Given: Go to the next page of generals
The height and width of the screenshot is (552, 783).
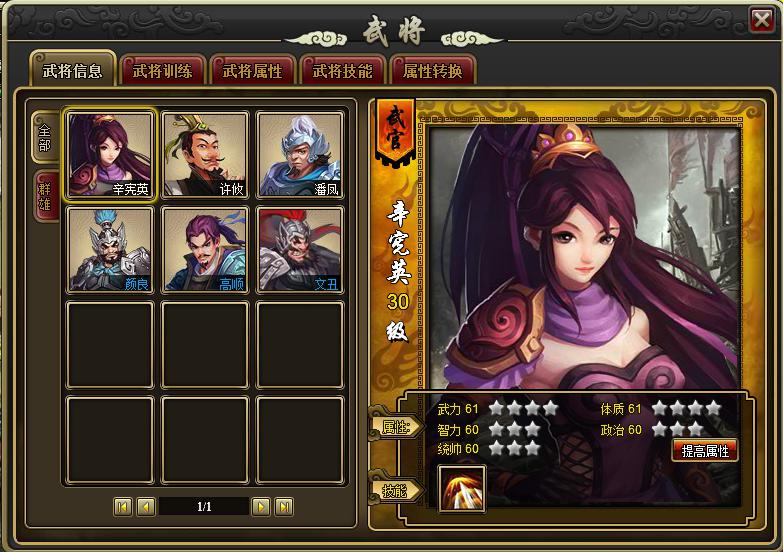Looking at the screenshot, I should tap(261, 506).
